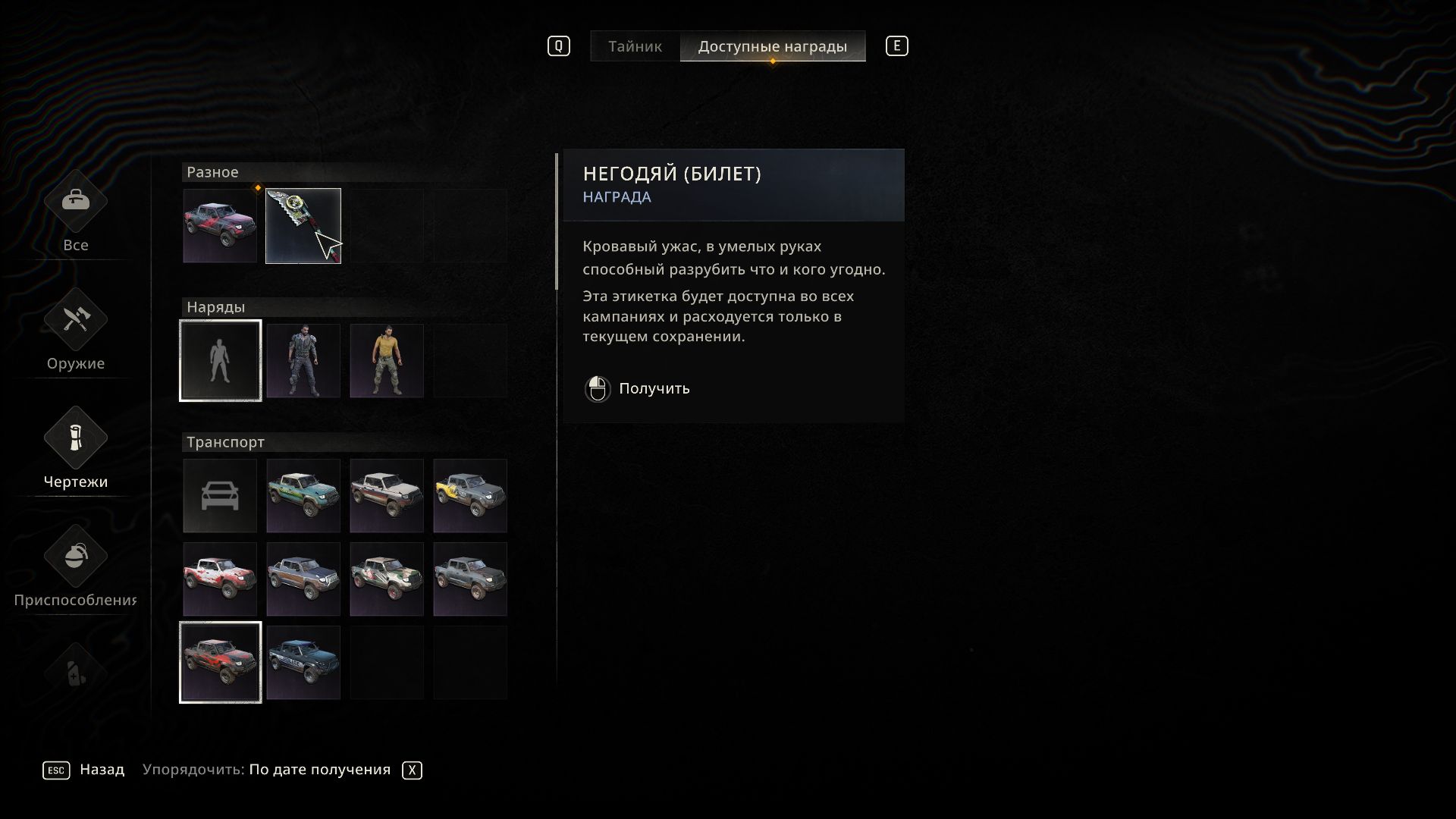
Task: Select the red truck in Разное
Action: tap(220, 226)
